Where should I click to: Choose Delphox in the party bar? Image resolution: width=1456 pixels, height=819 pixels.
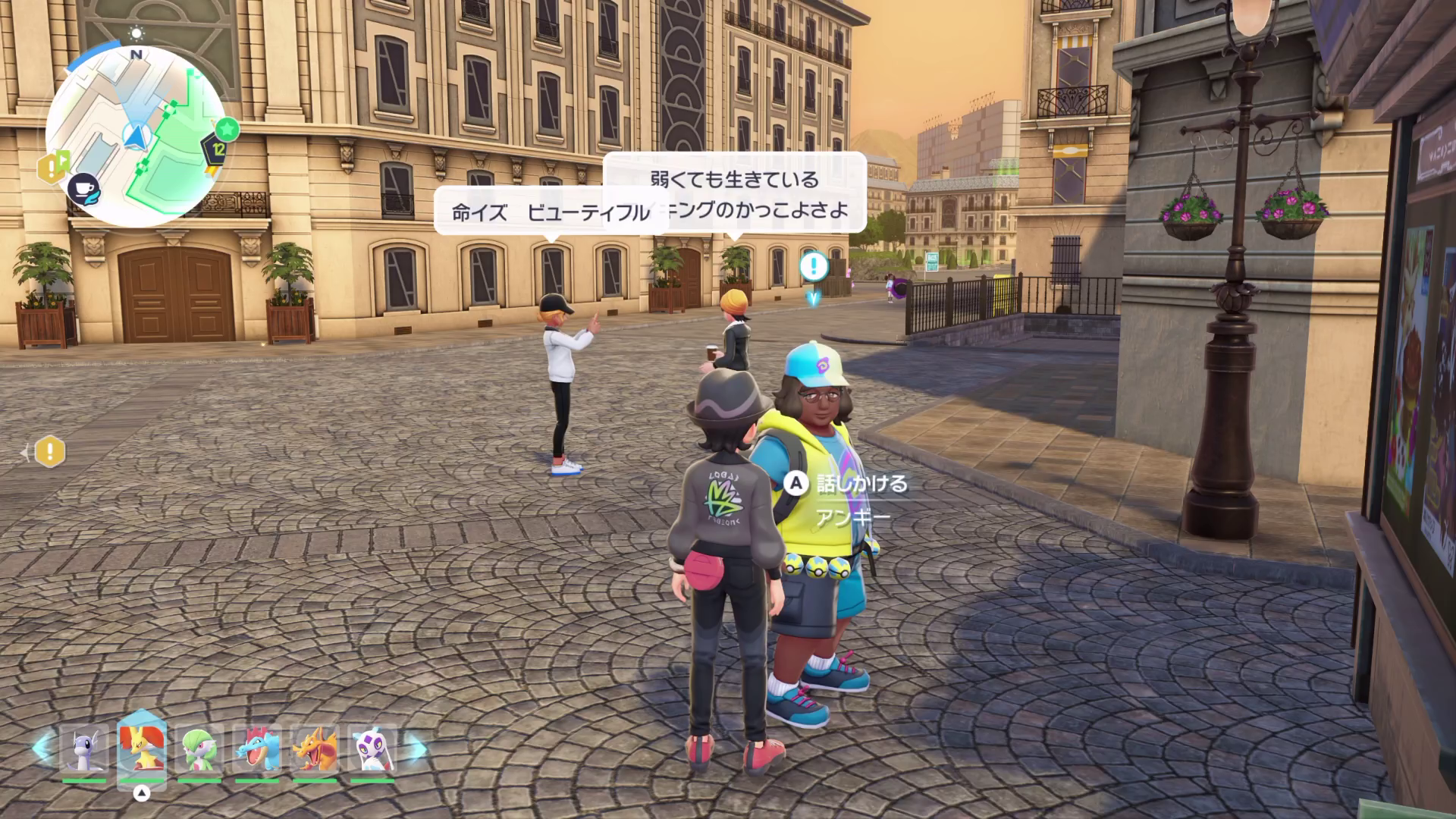pyautogui.click(x=141, y=750)
